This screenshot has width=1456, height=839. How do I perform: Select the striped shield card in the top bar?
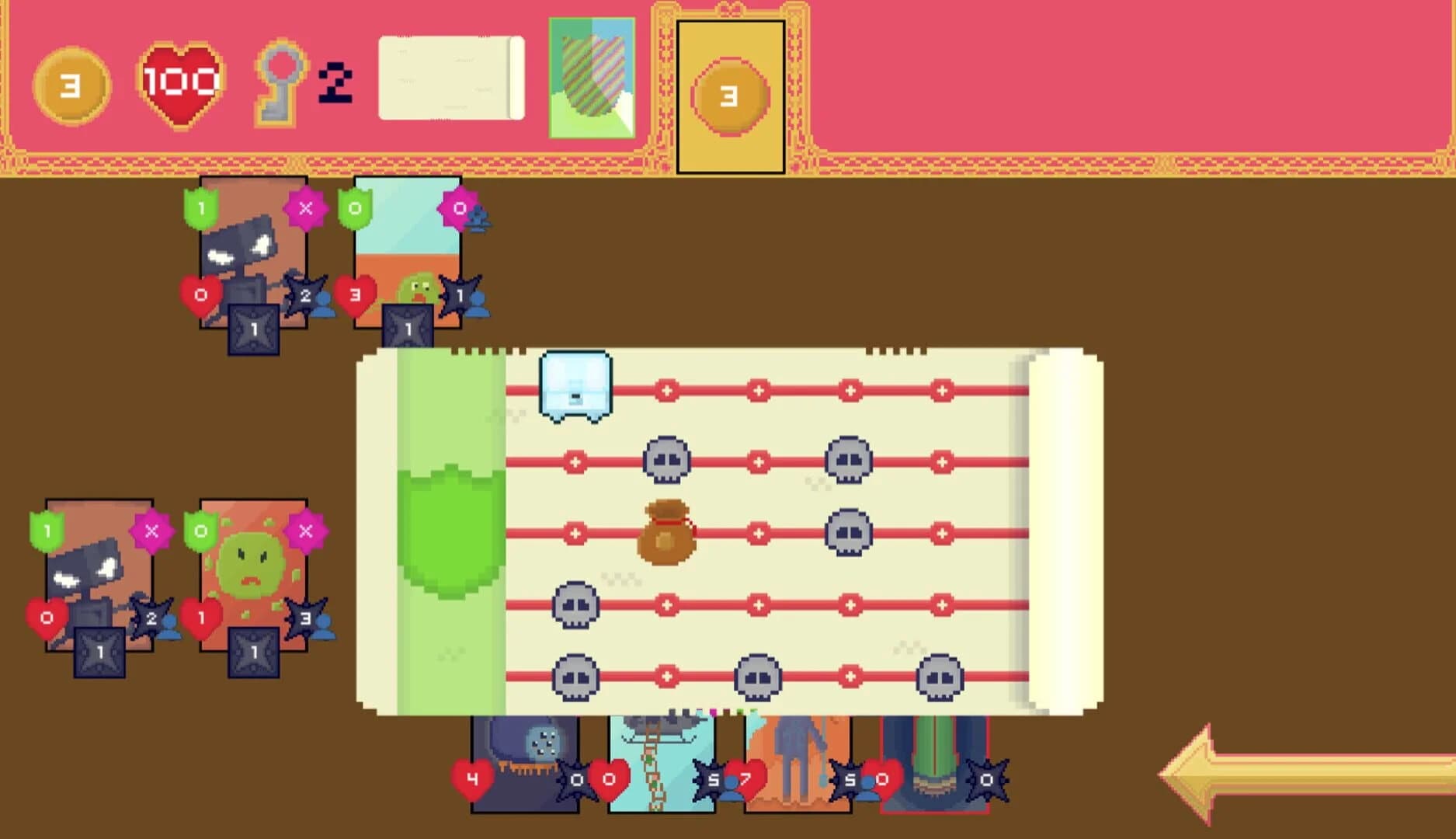(x=594, y=78)
